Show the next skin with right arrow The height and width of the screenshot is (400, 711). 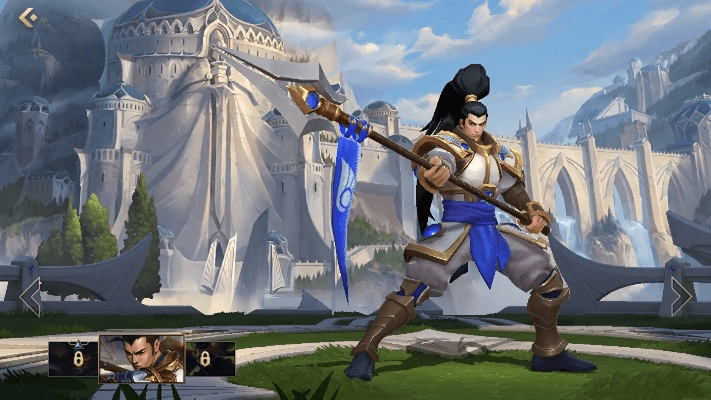point(681,296)
